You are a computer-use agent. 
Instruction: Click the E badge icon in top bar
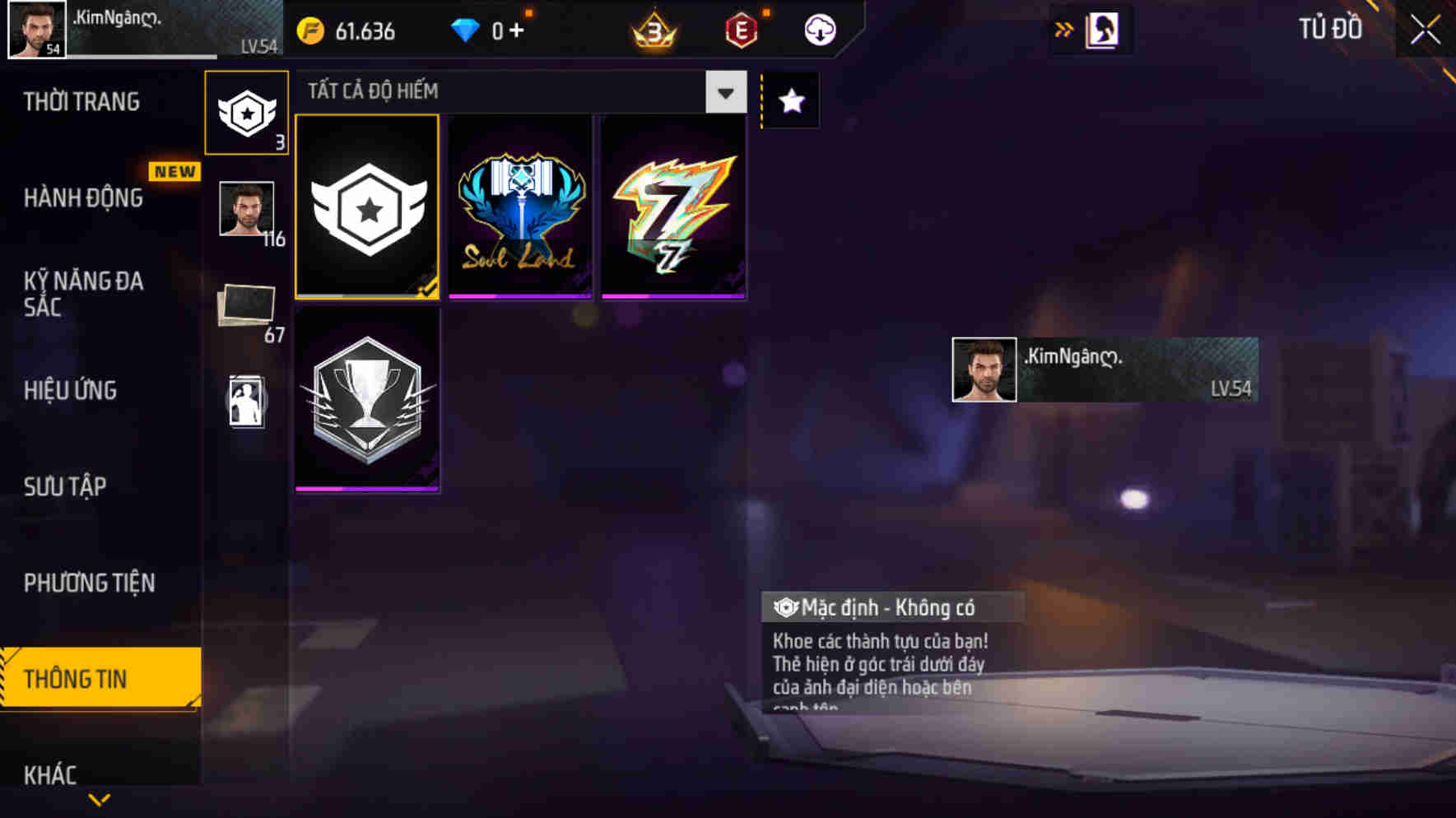(x=739, y=30)
